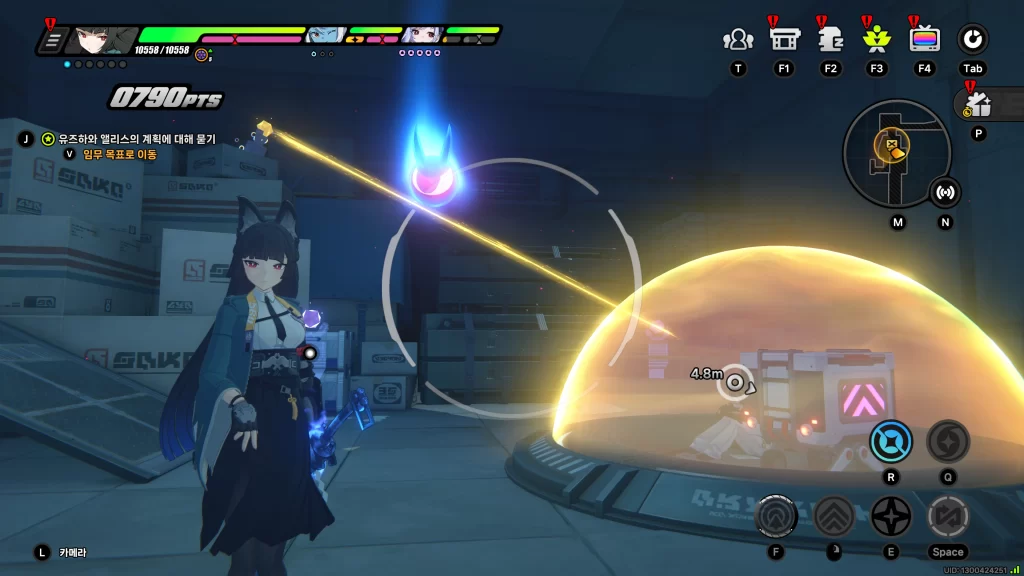Activate the signal broadcast button near the minimap

coord(945,191)
